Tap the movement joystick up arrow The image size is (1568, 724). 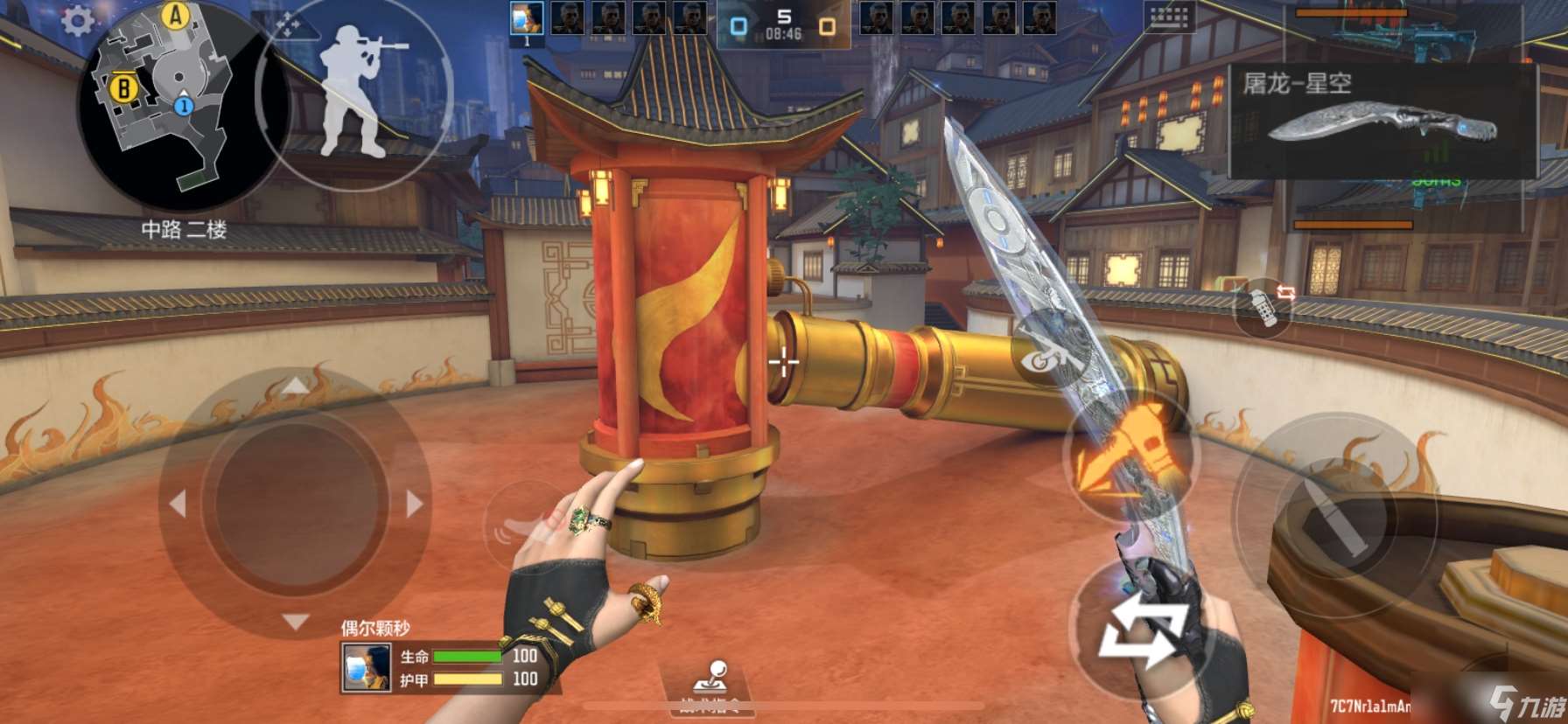pyautogui.click(x=295, y=386)
